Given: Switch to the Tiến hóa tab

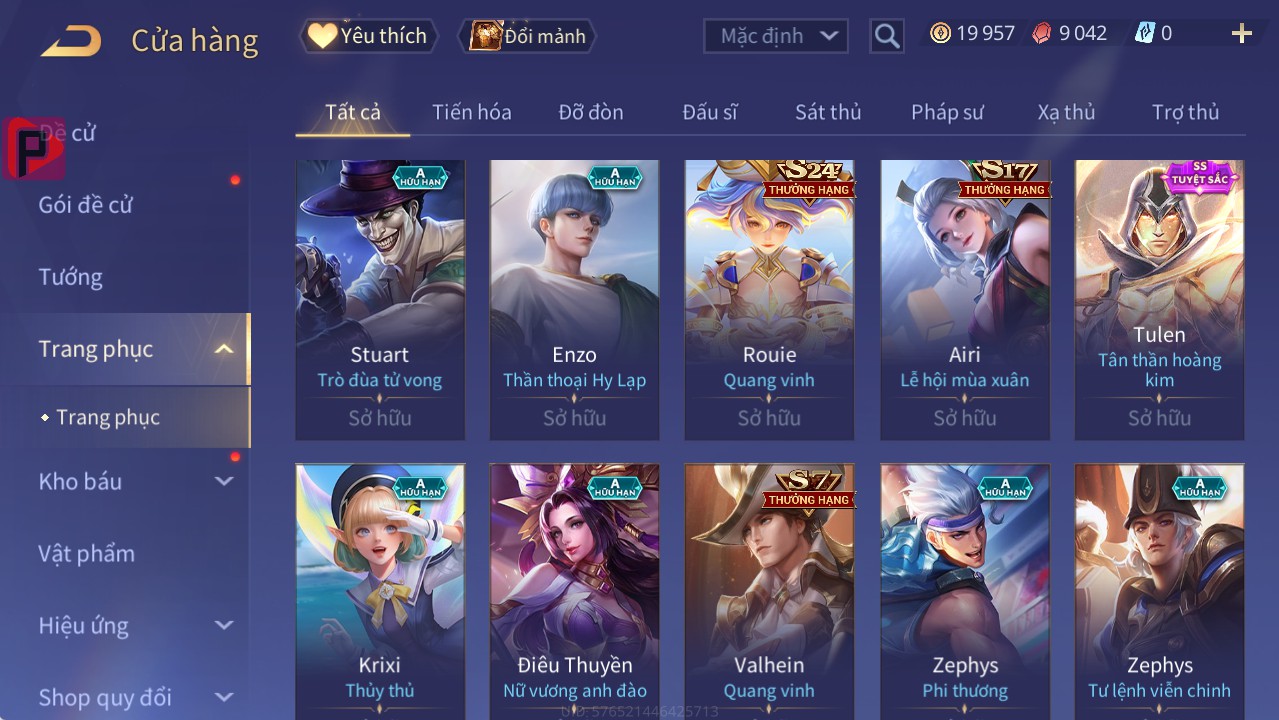Looking at the screenshot, I should point(471,112).
